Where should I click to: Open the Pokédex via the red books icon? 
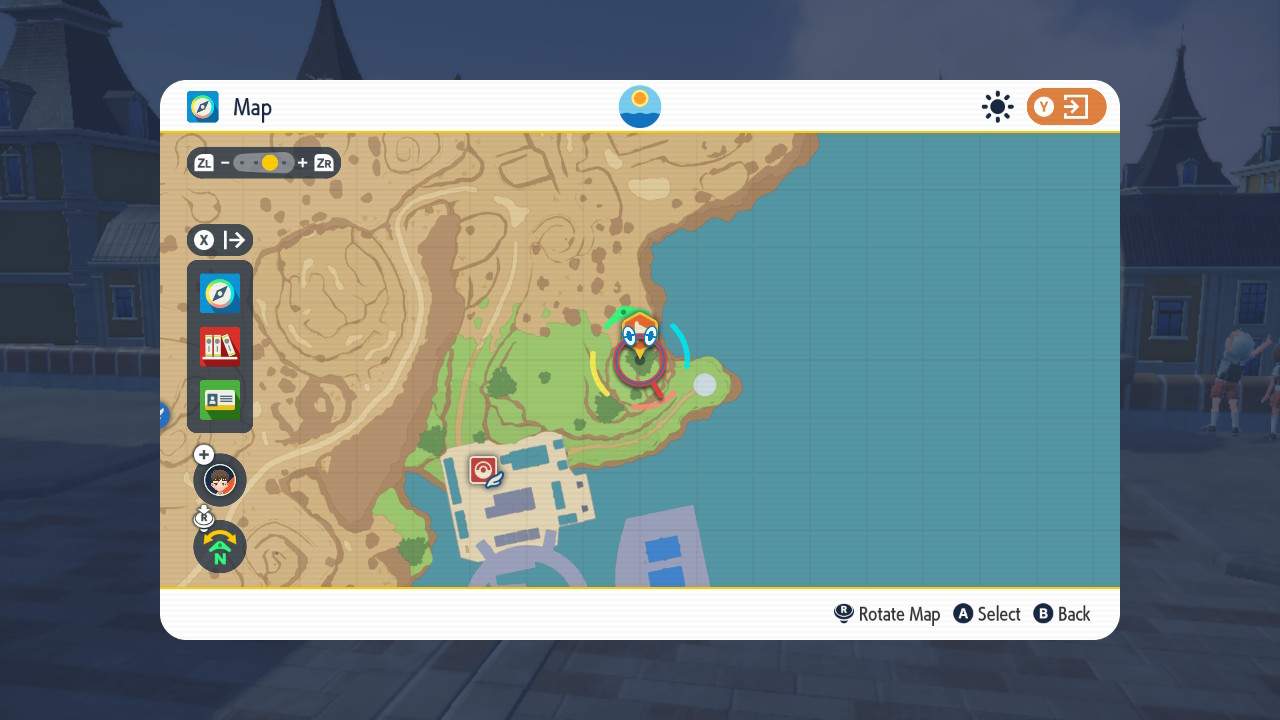219,347
